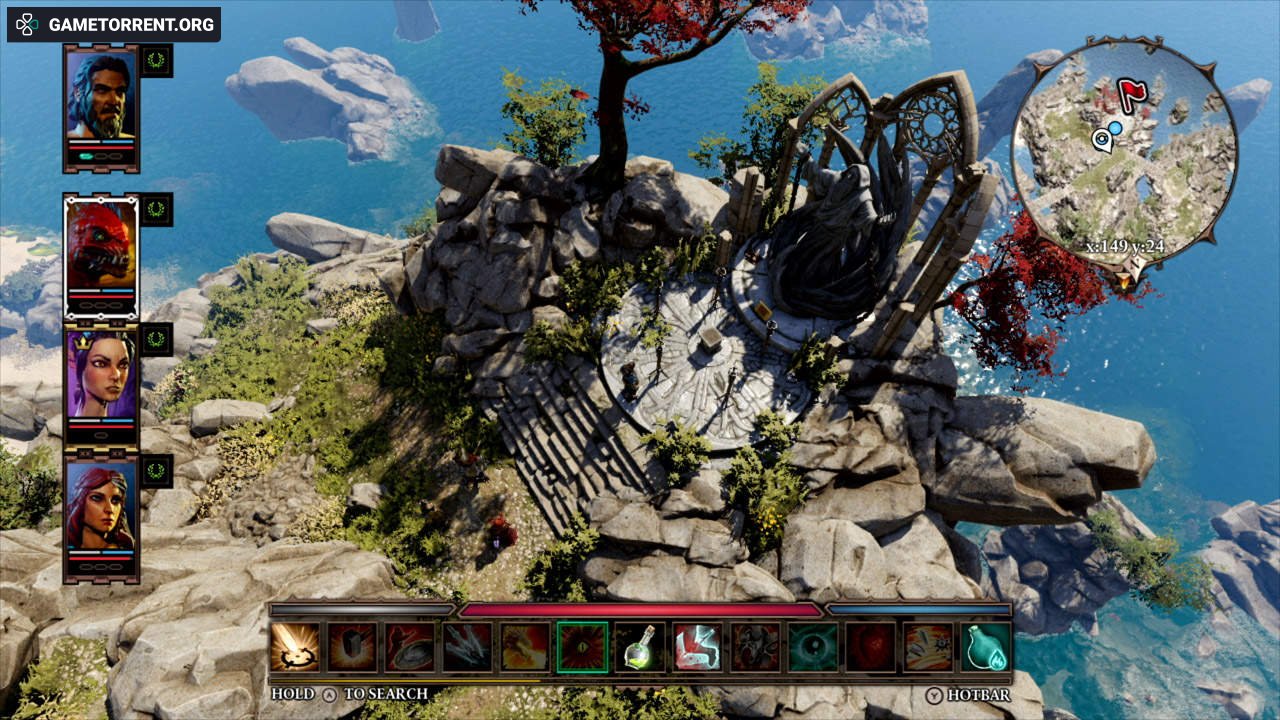
Task: Select the green-highlighted red eye skill
Action: (583, 647)
